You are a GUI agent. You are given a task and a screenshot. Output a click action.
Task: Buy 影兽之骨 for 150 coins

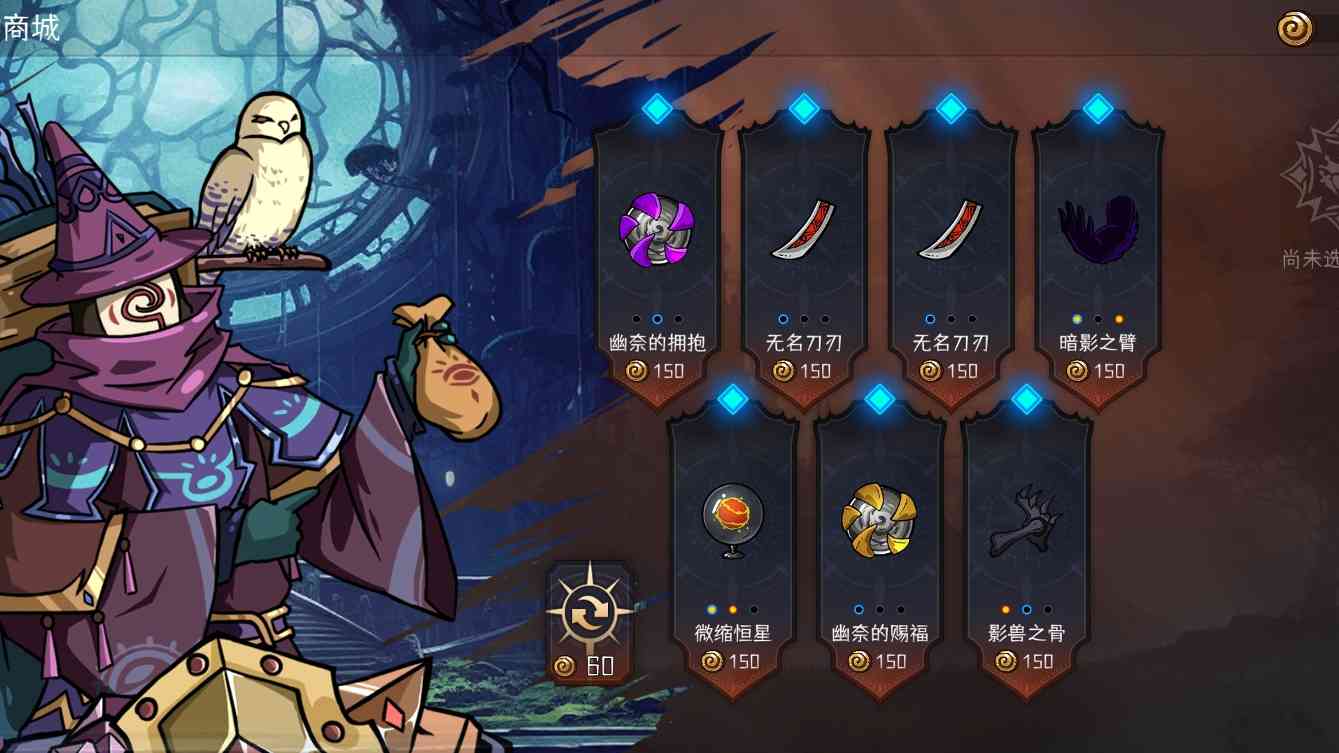(x=1027, y=661)
